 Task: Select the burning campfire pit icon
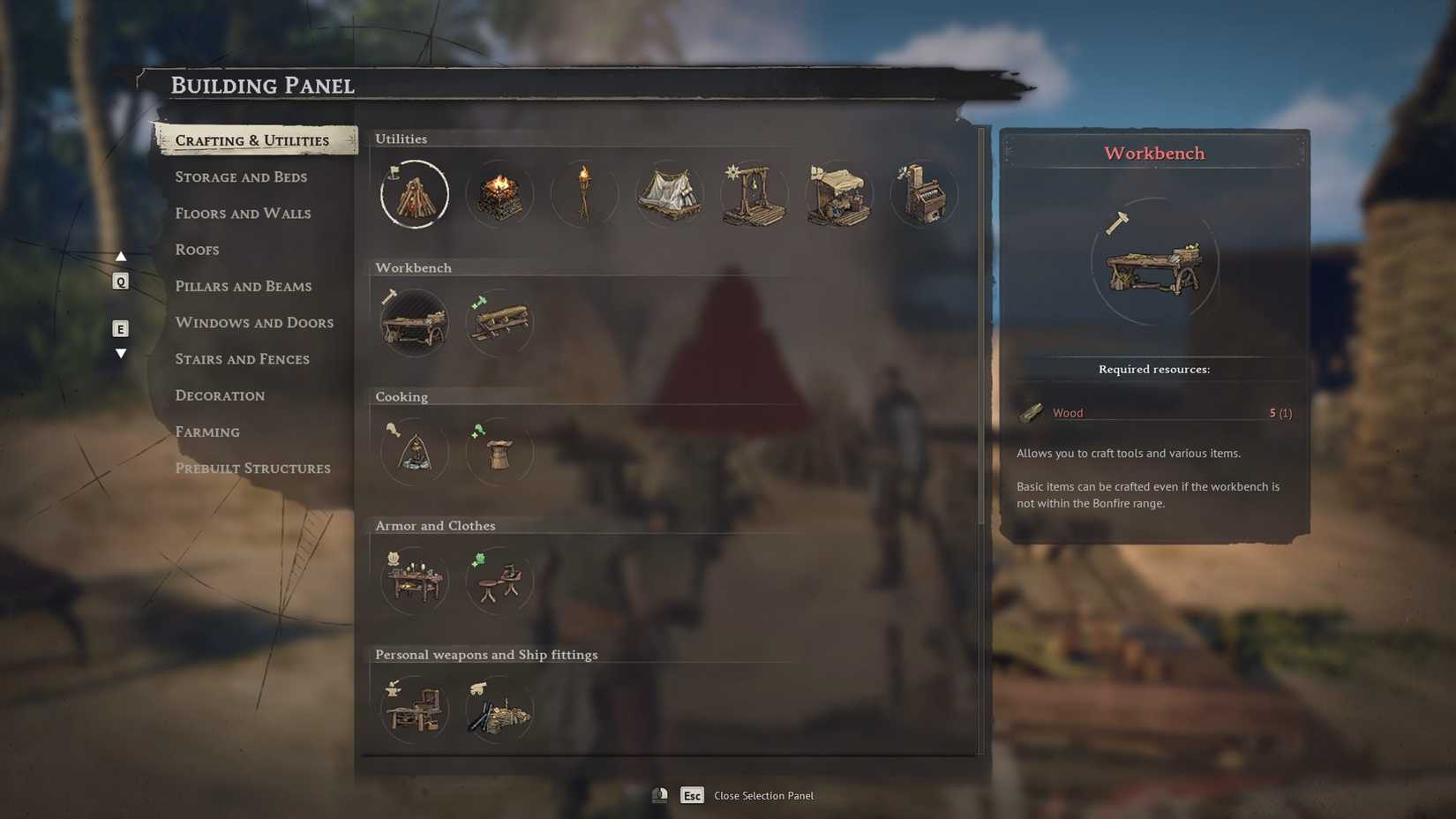[x=499, y=194]
